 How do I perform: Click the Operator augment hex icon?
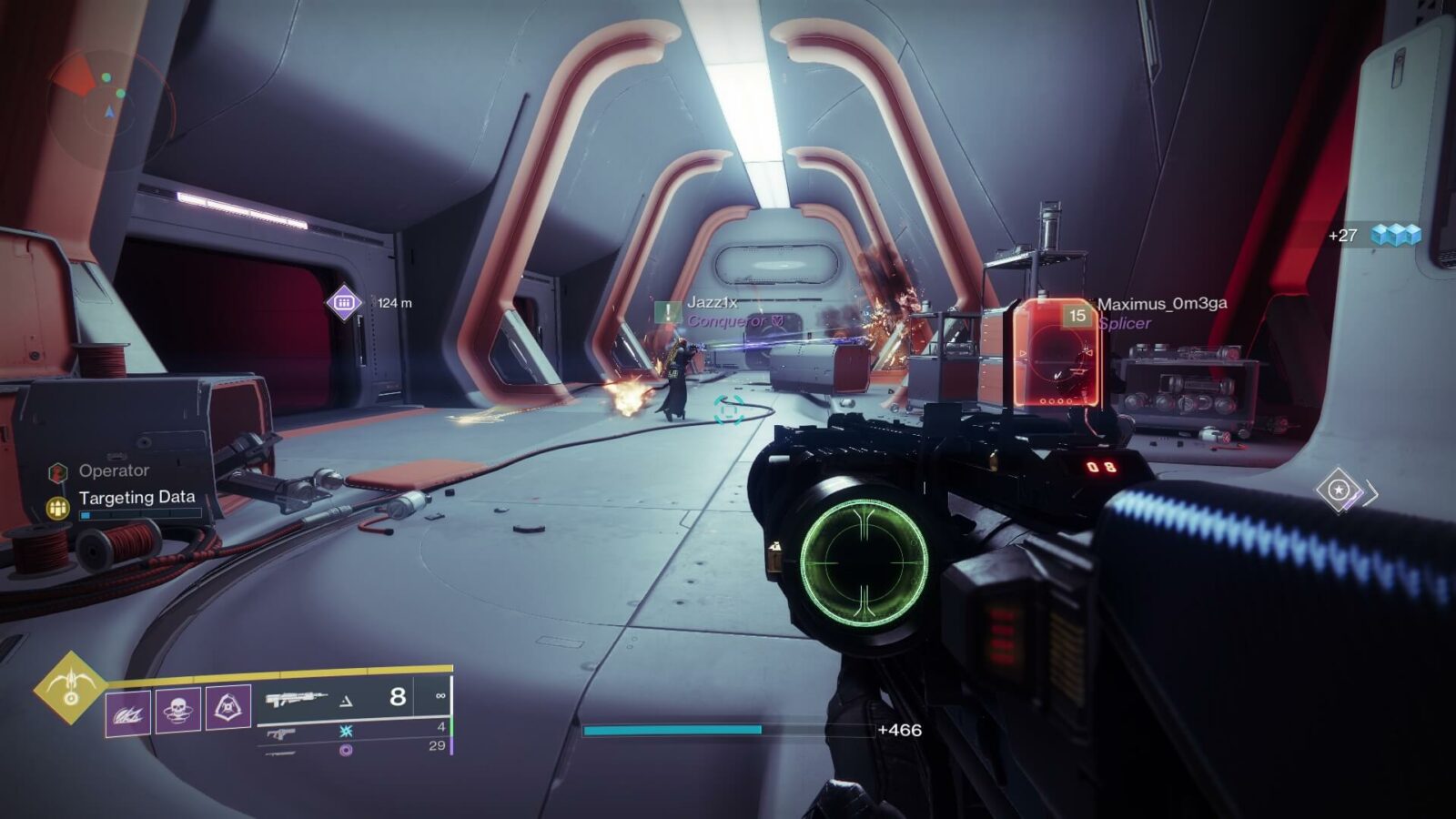56,471
